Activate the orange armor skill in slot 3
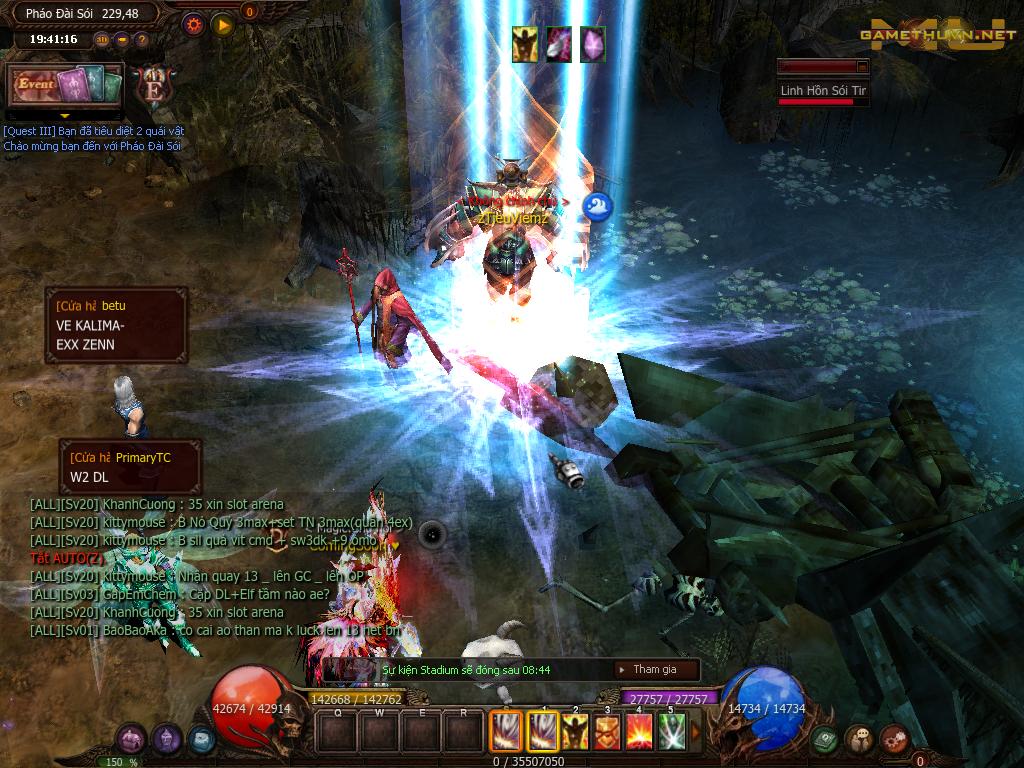The height and width of the screenshot is (768, 1024). click(x=606, y=732)
